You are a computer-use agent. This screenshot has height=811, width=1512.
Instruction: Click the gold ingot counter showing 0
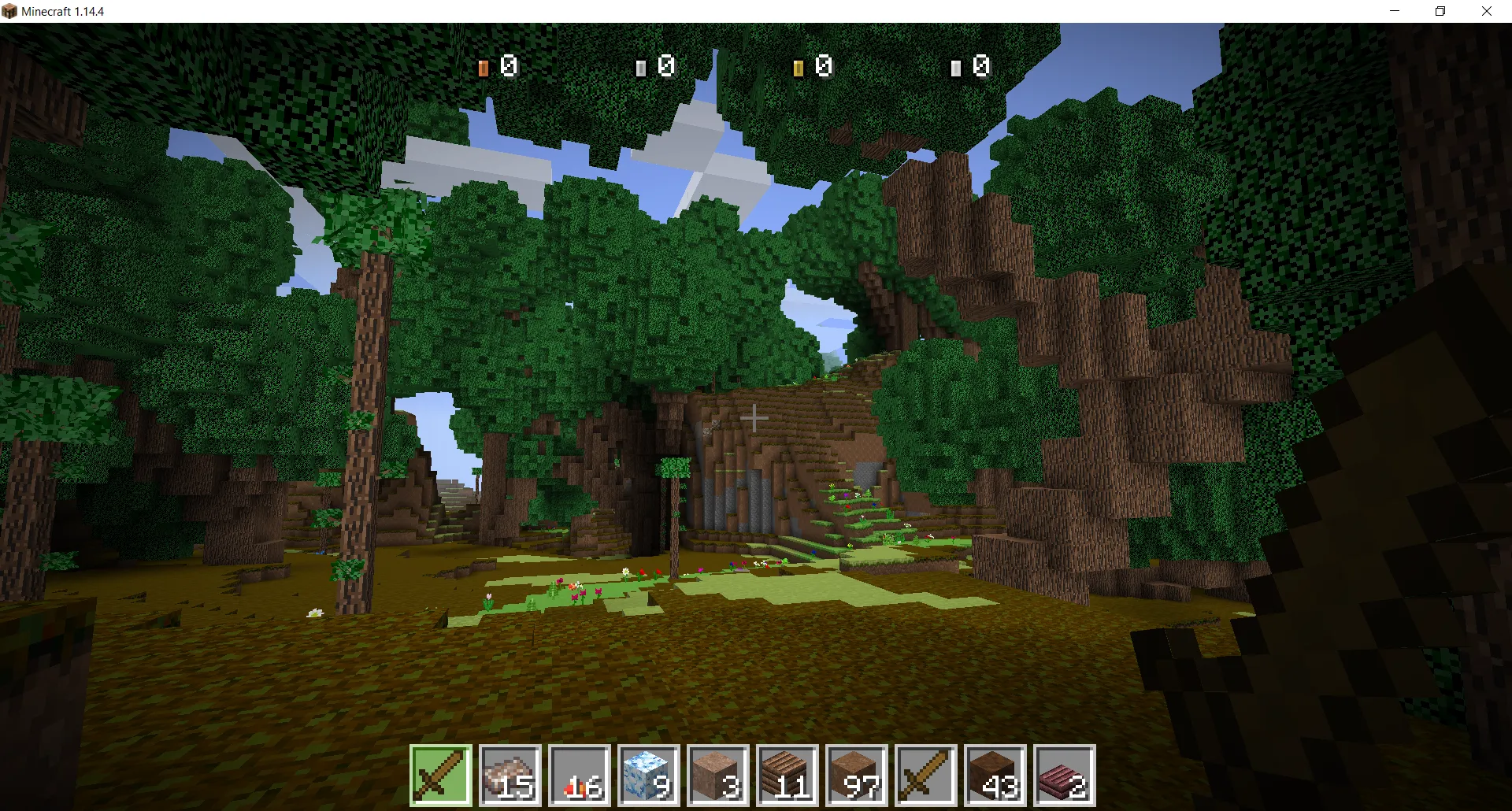pyautogui.click(x=813, y=66)
